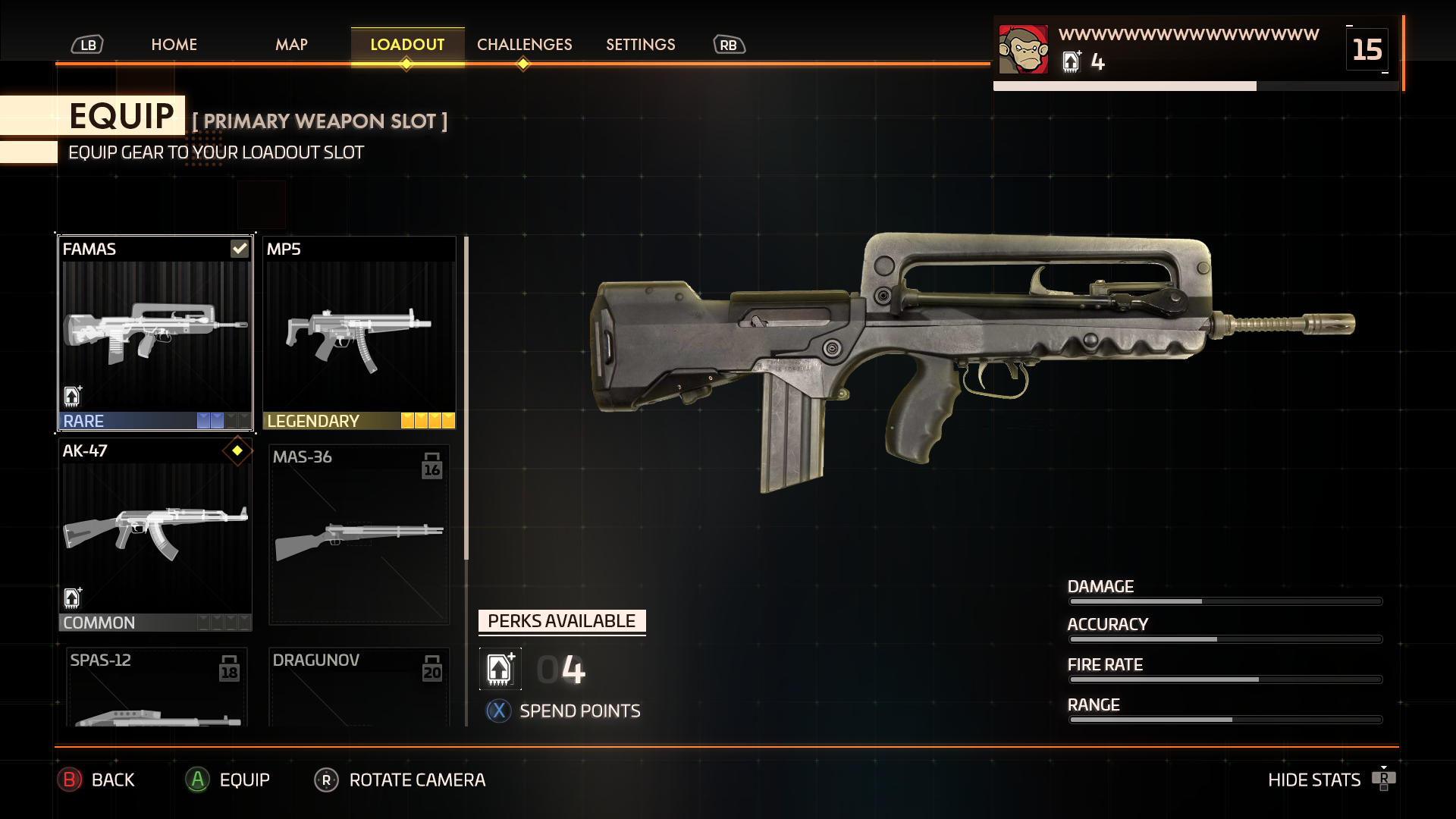1456x819 pixels.
Task: Go back using the Back button
Action: [x=97, y=780]
